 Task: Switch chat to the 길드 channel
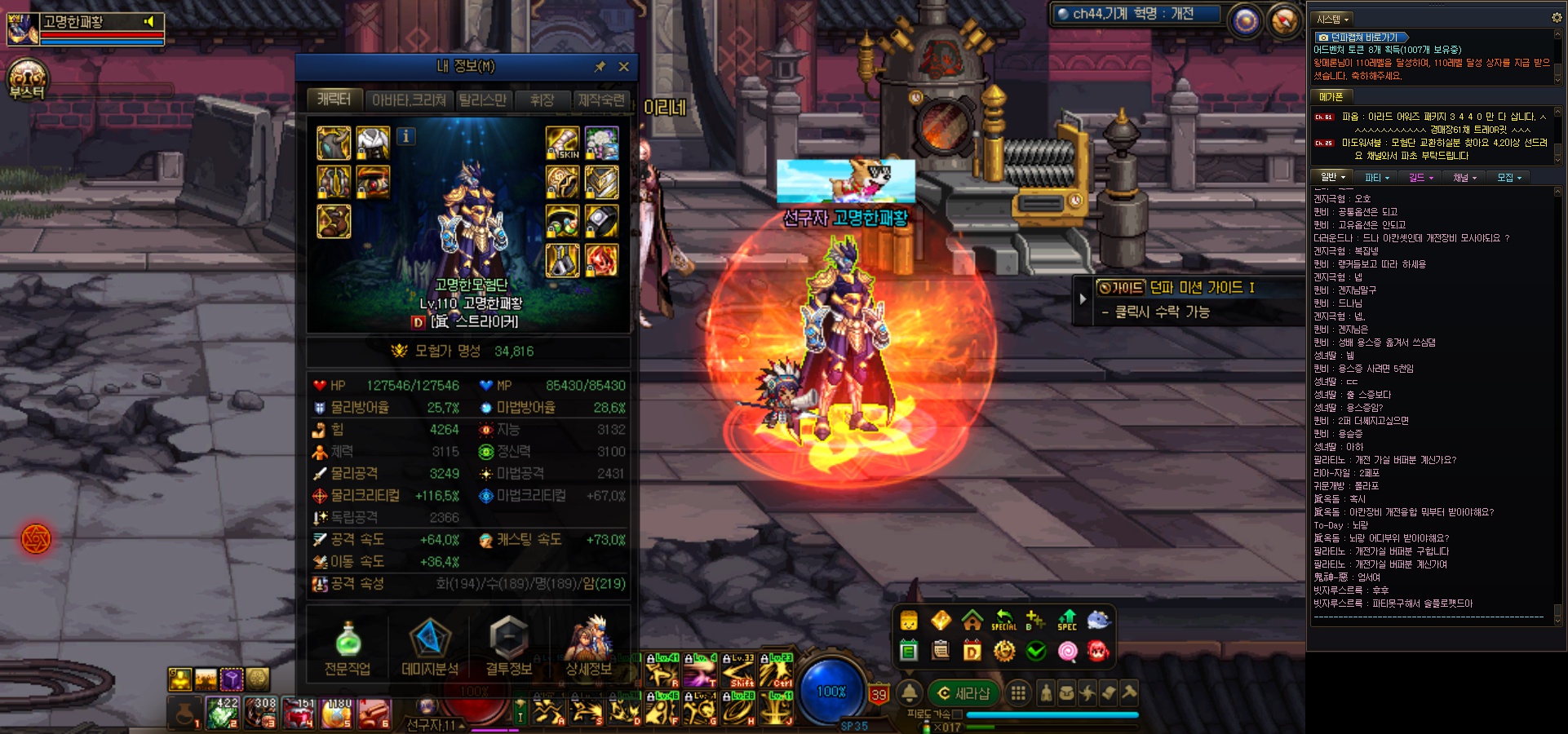[1420, 178]
